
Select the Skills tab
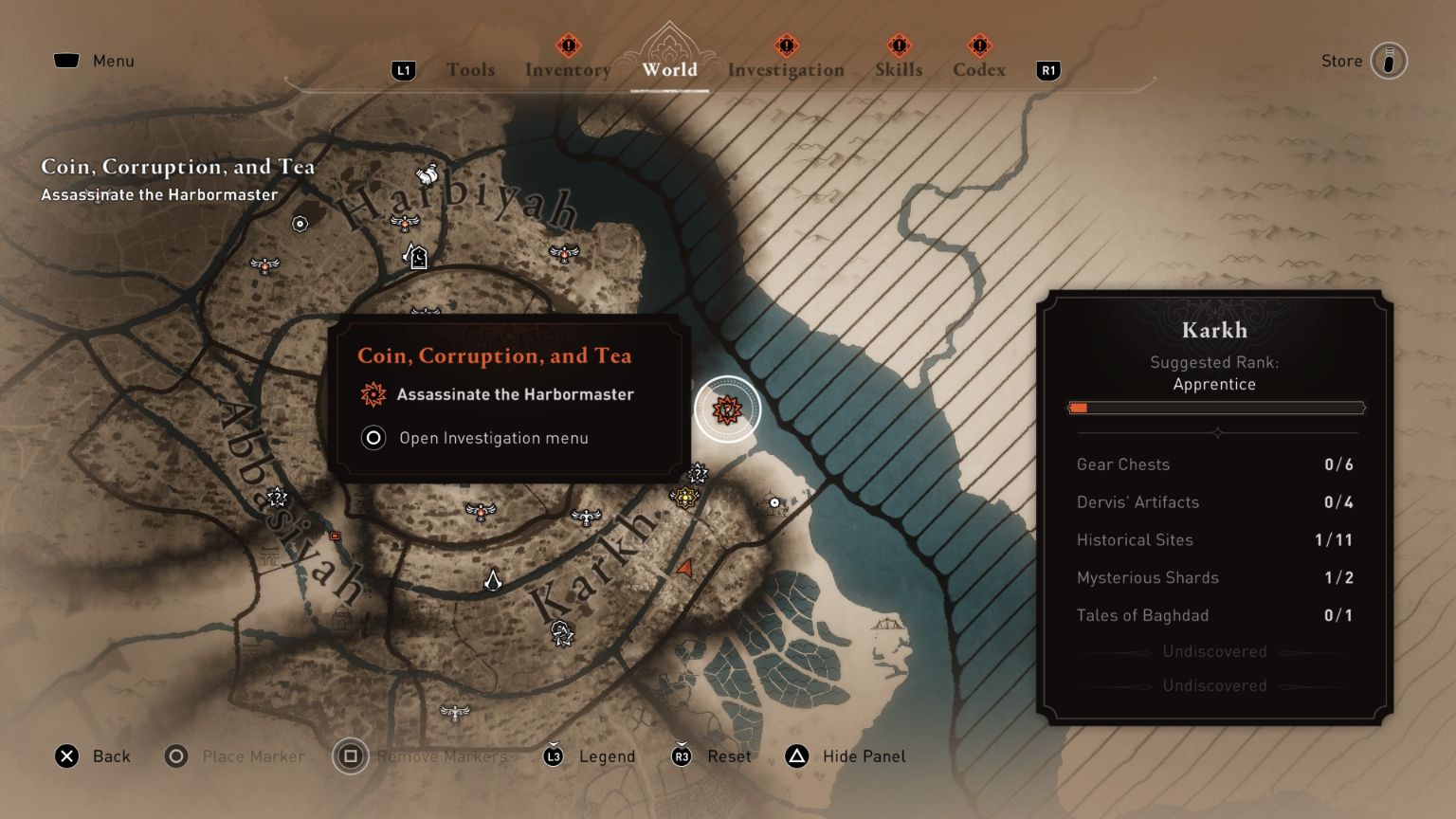[898, 69]
